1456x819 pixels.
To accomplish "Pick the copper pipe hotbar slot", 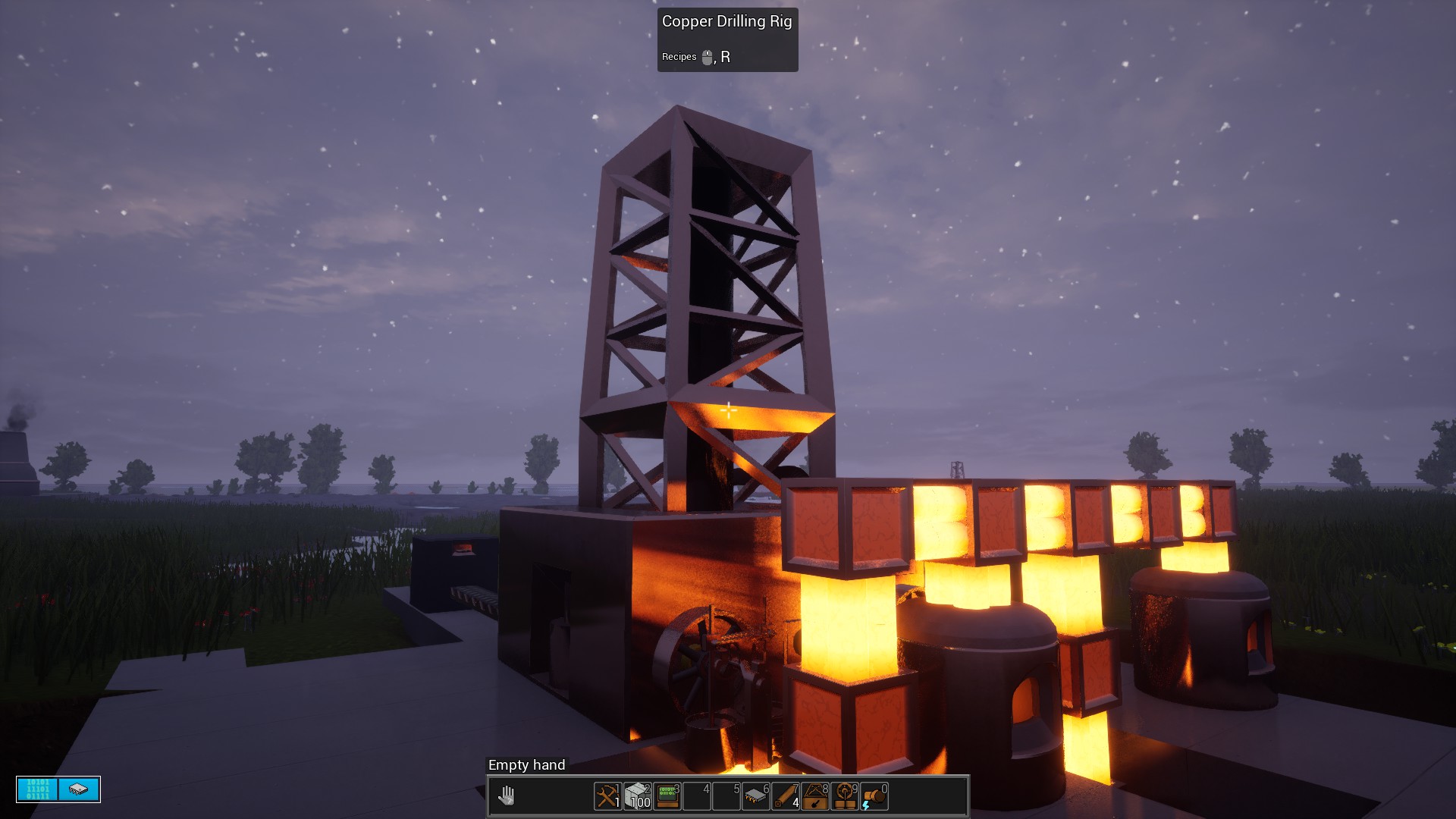I will (786, 796).
